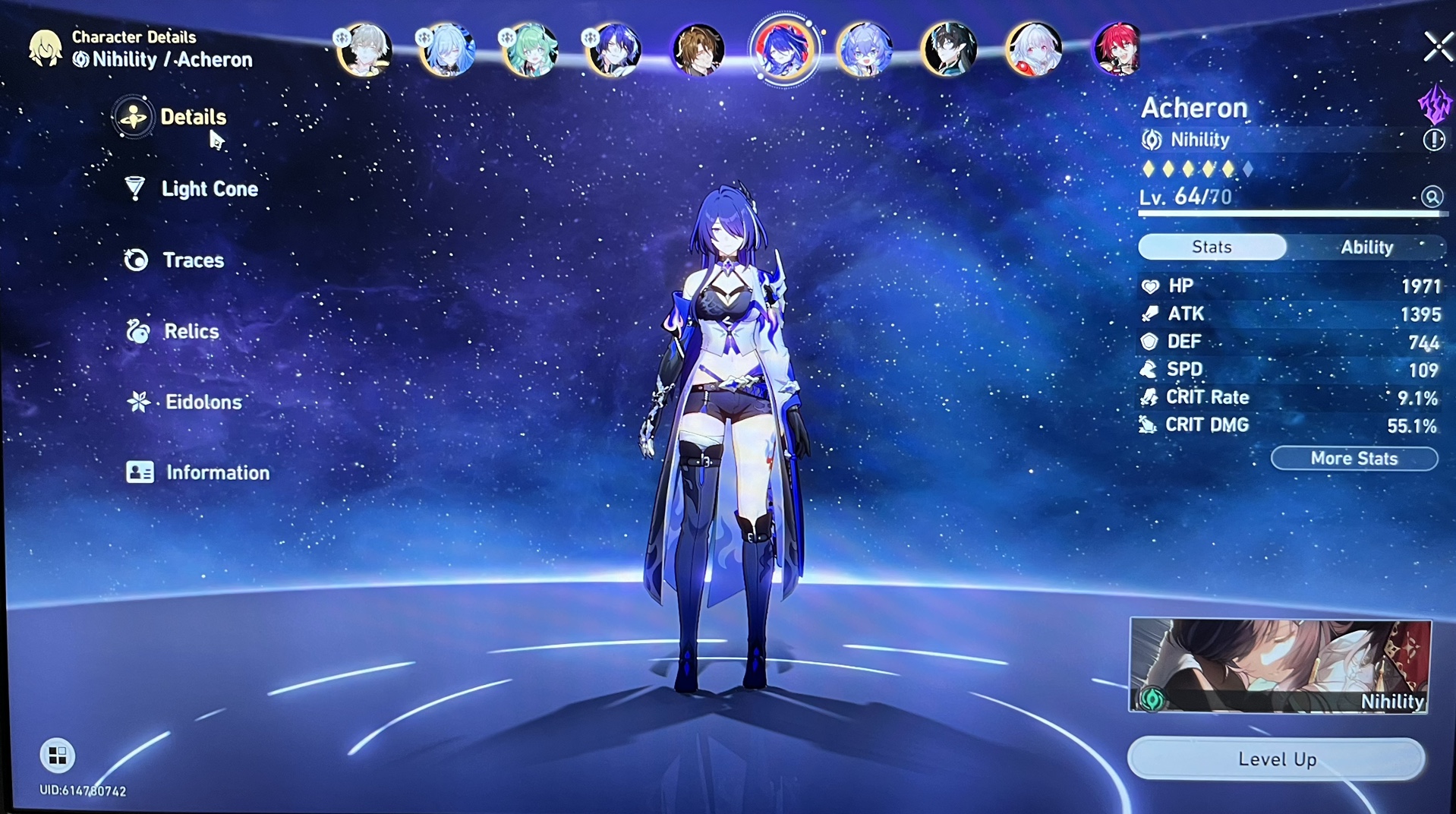Click the Nihility path icon beside Acheron's name

pyautogui.click(x=1151, y=140)
